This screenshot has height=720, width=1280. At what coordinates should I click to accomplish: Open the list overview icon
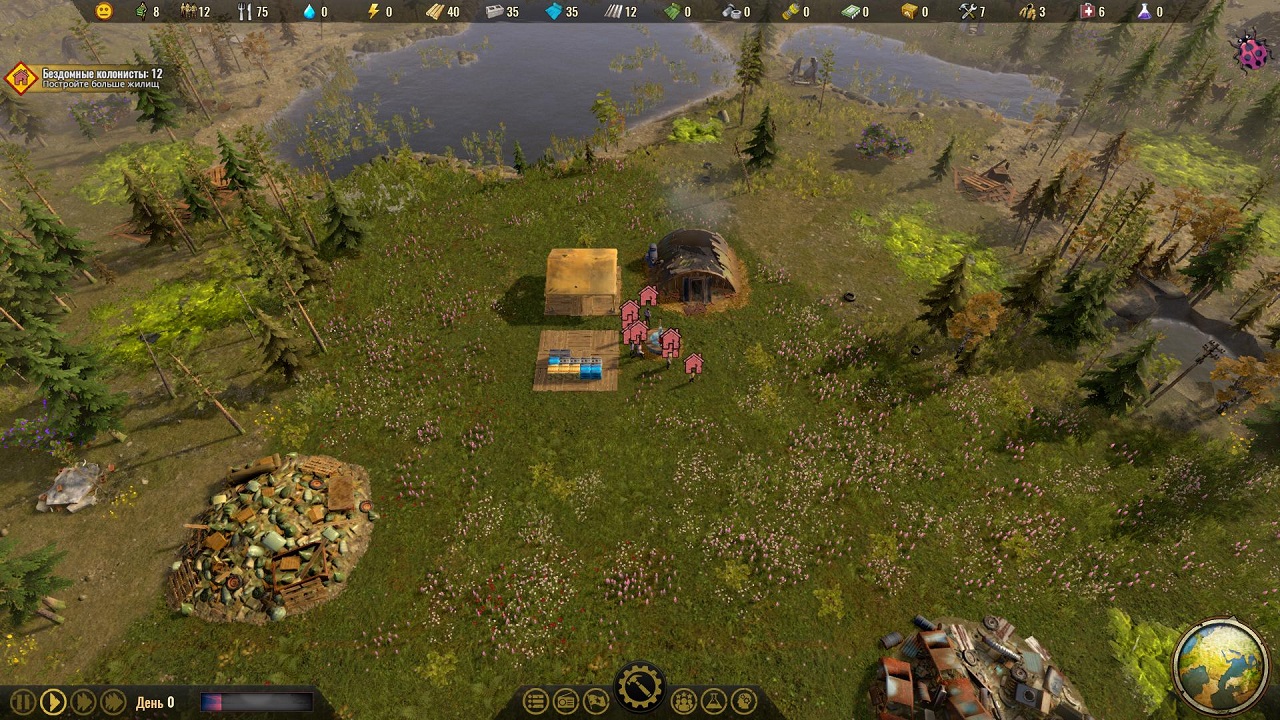(536, 702)
